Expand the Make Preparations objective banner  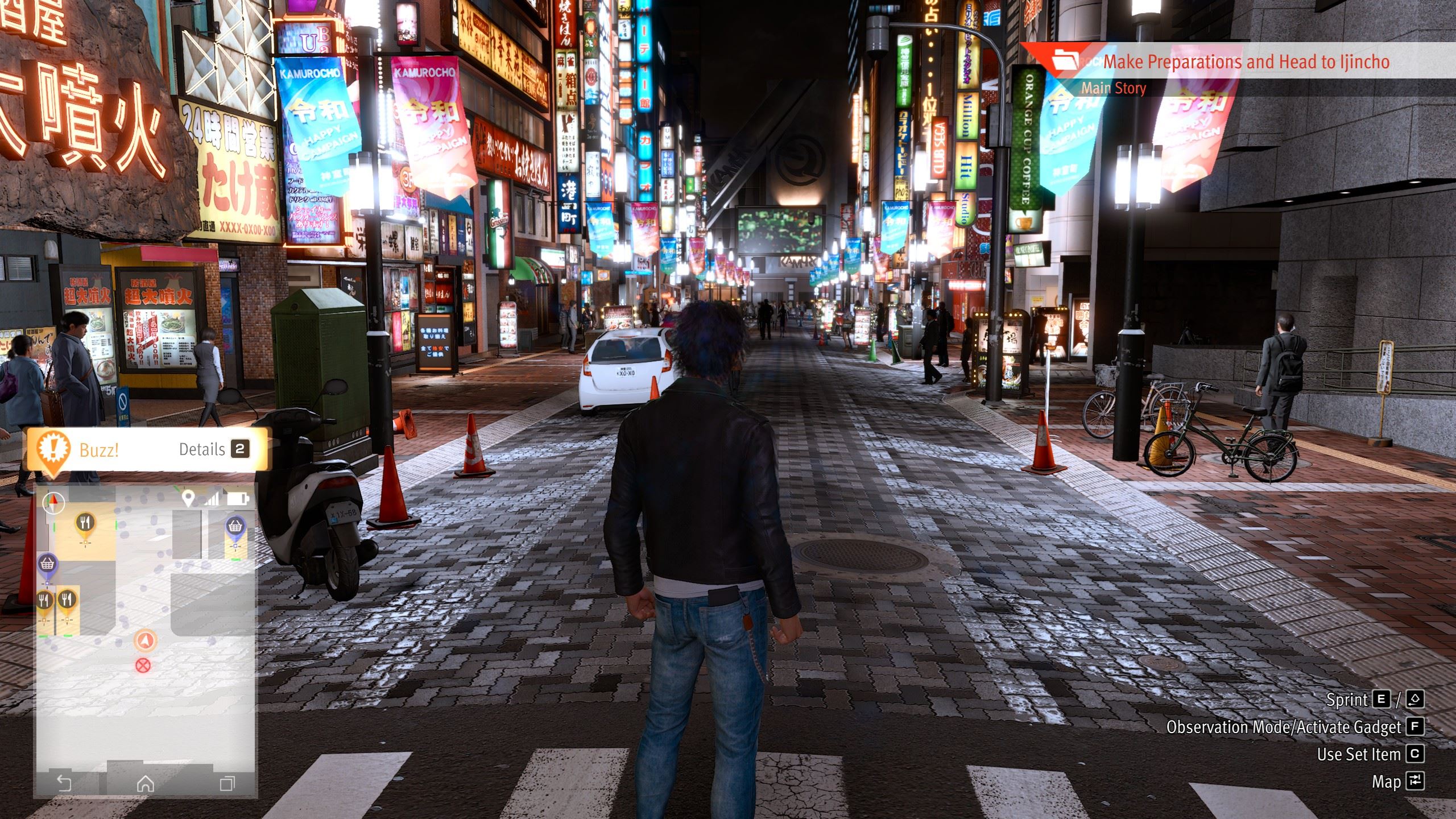(x=1246, y=63)
